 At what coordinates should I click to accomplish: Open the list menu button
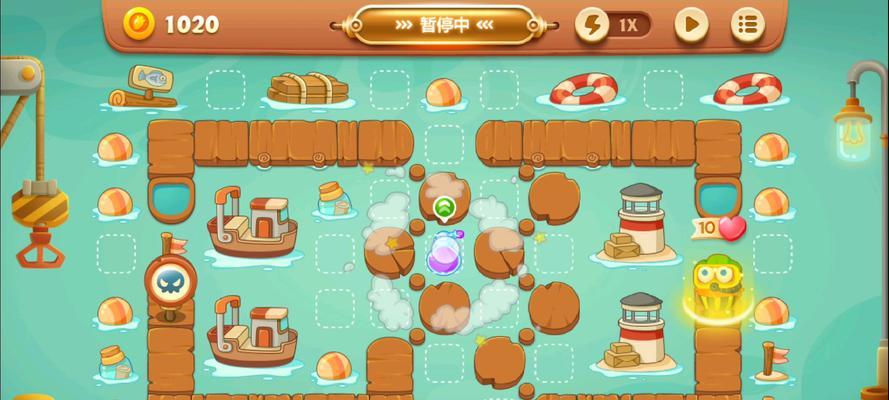(747, 25)
